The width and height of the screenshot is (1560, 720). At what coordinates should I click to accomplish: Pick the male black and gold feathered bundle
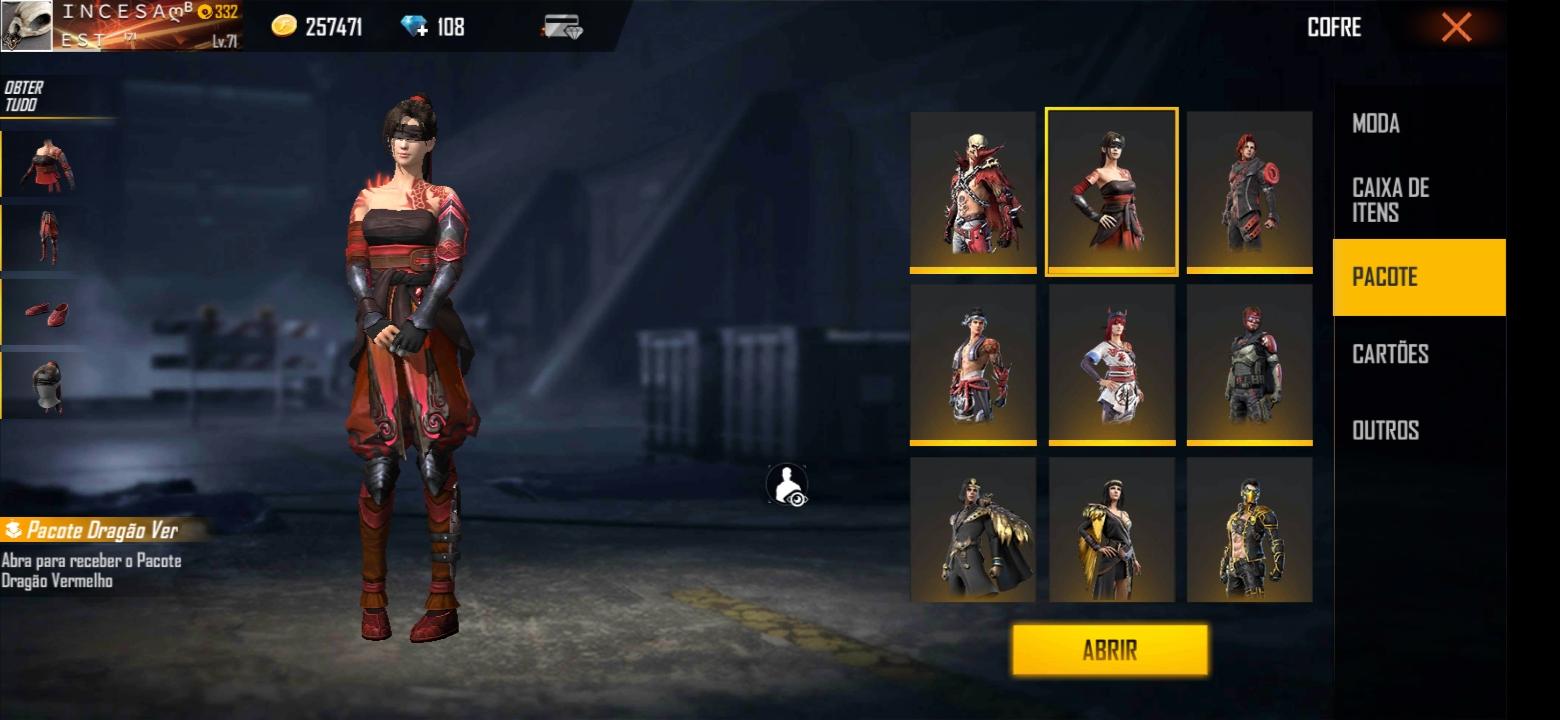pos(973,530)
